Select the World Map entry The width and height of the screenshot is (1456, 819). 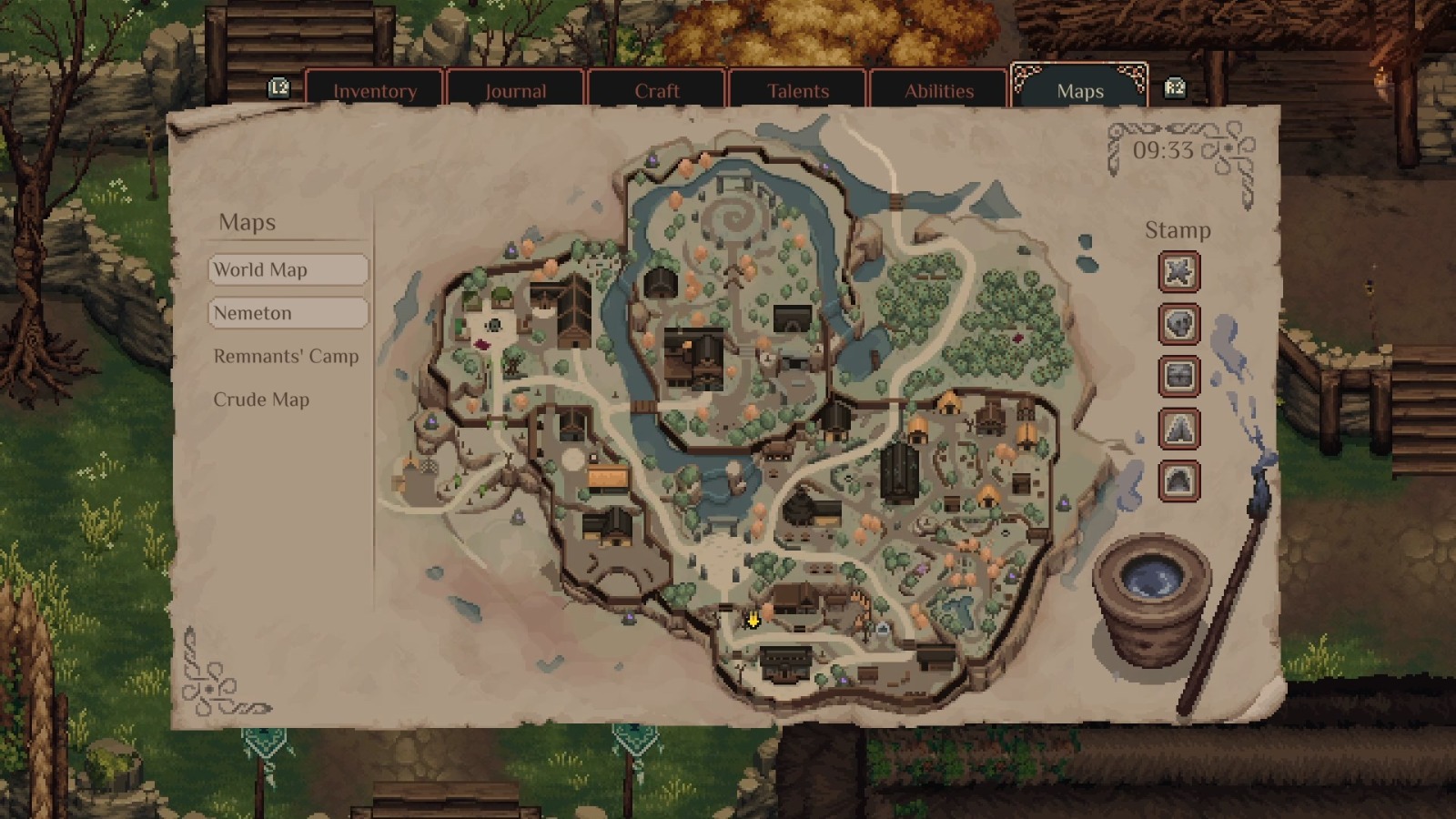point(288,269)
